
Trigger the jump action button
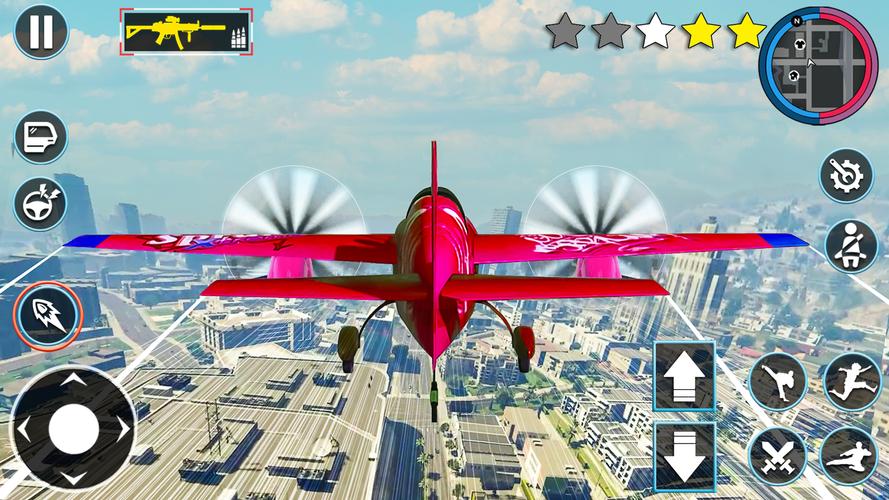851,381
